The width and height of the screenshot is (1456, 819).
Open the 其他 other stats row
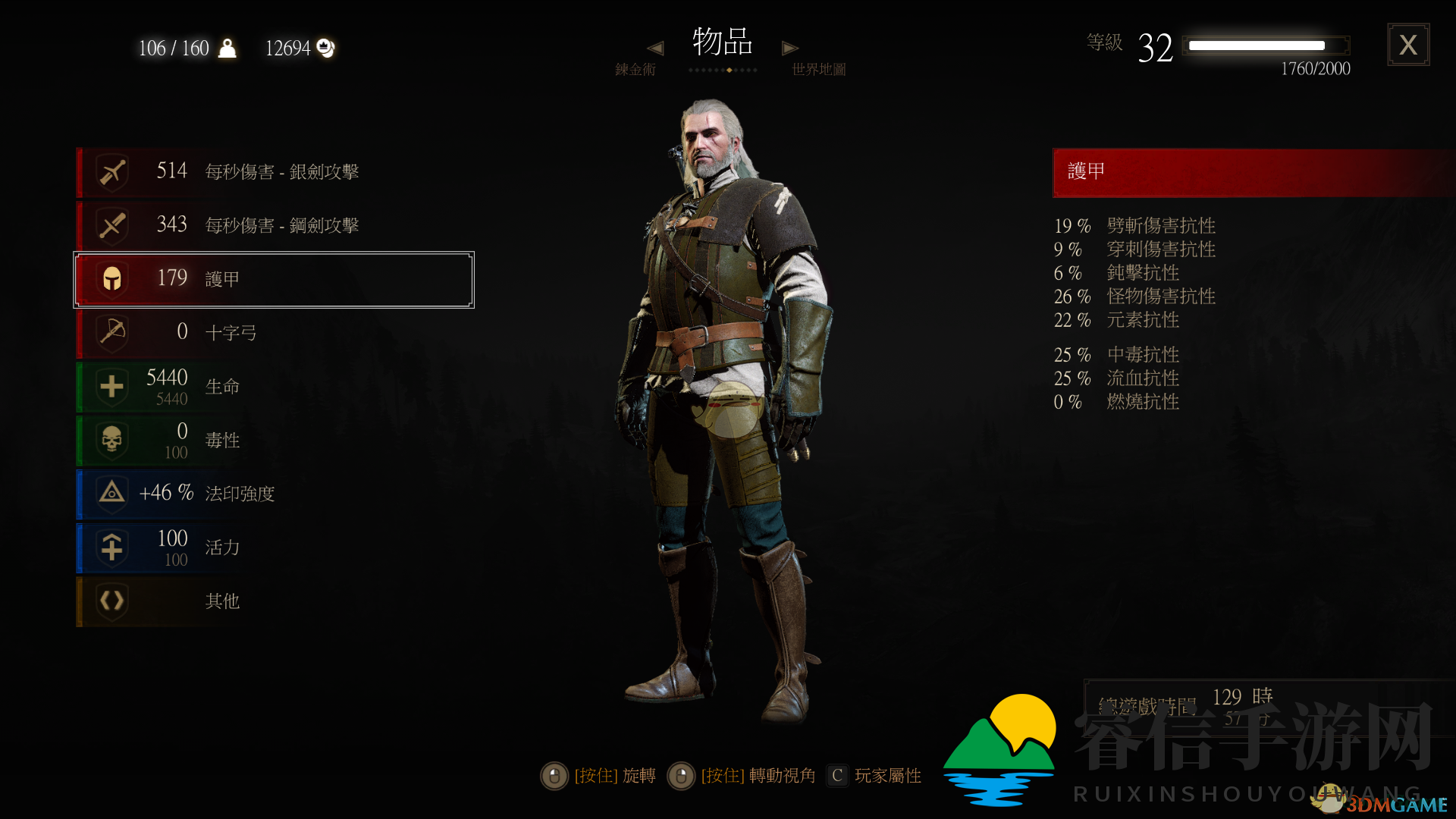(273, 601)
